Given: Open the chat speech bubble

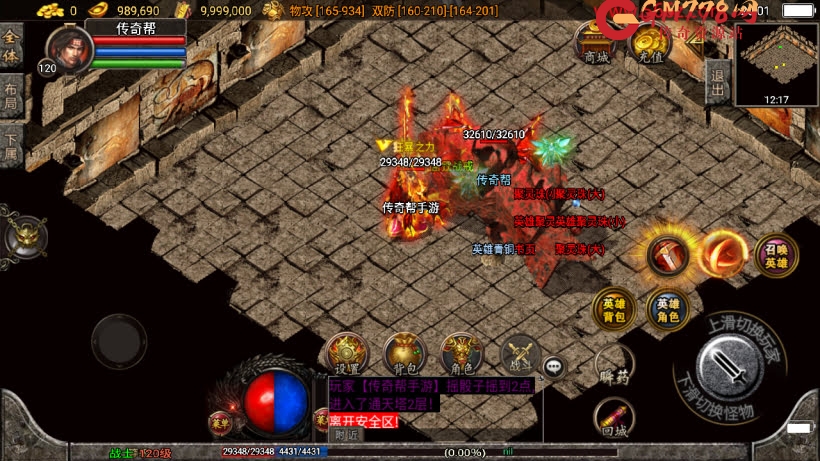Looking at the screenshot, I should tap(553, 367).
